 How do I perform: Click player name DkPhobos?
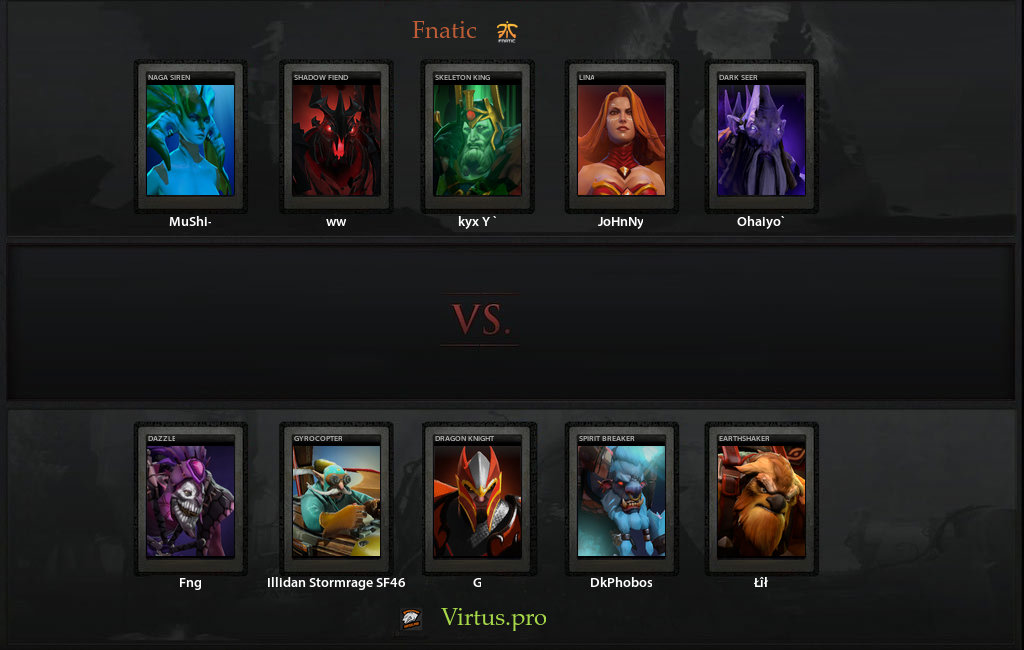click(x=621, y=583)
